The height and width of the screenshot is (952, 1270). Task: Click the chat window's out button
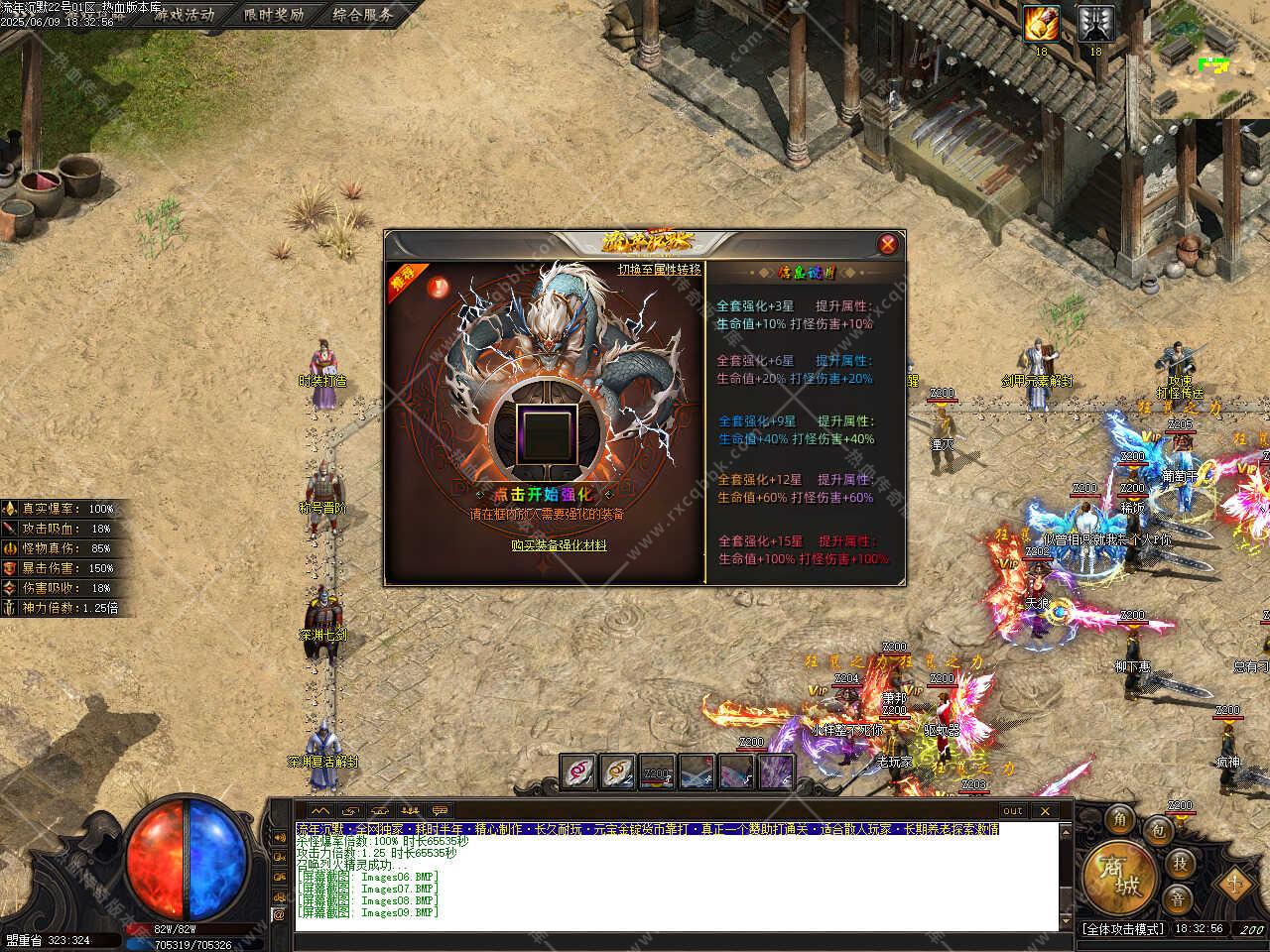point(1012,810)
